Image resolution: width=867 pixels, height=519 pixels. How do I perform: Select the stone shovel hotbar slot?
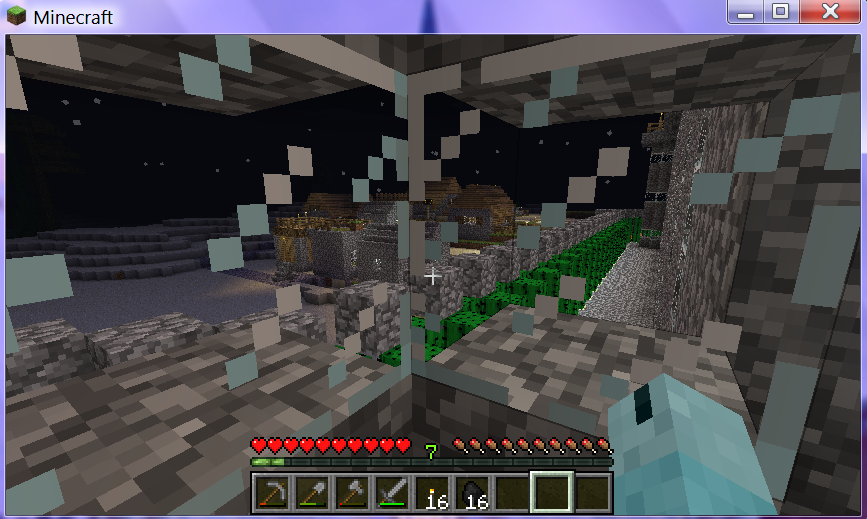click(311, 491)
